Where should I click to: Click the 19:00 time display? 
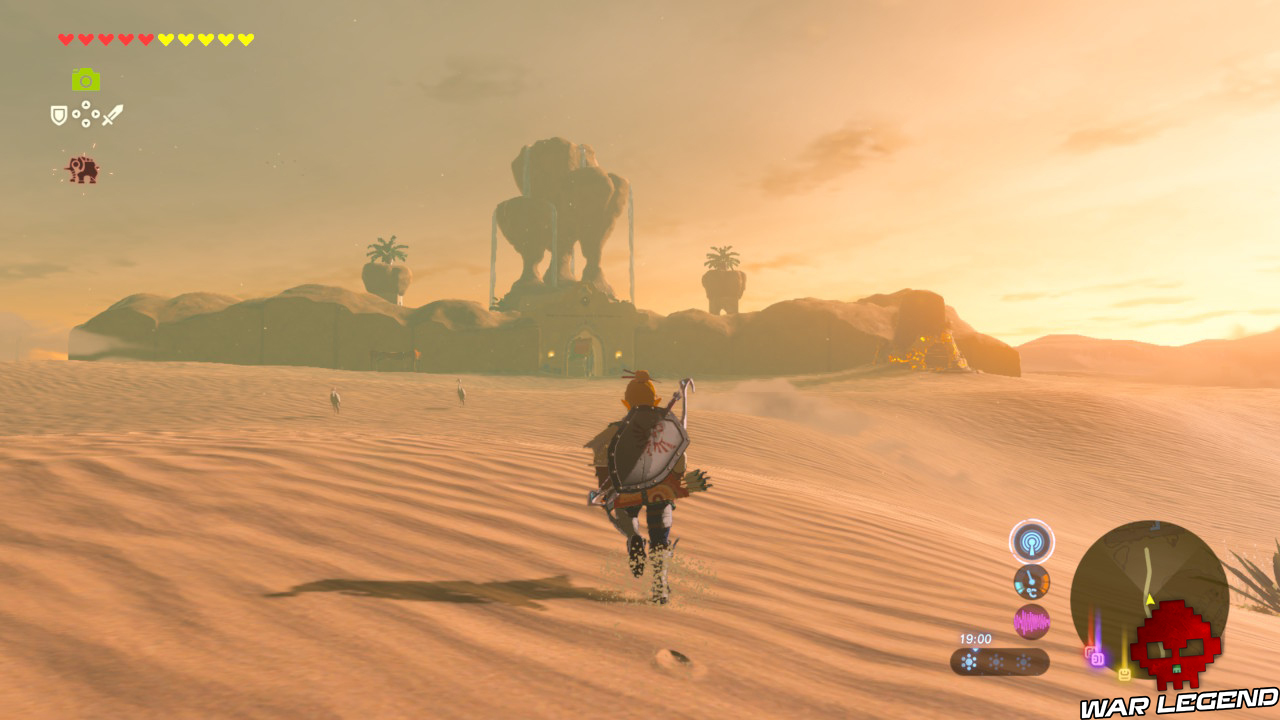tap(976, 637)
